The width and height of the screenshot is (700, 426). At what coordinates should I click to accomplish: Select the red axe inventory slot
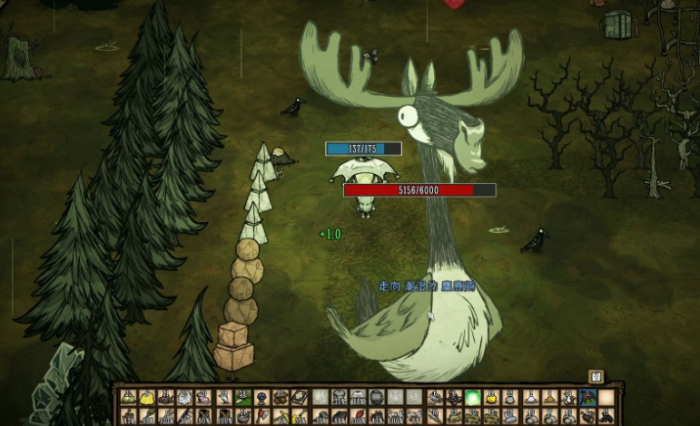pyautogui.click(x=262, y=414)
